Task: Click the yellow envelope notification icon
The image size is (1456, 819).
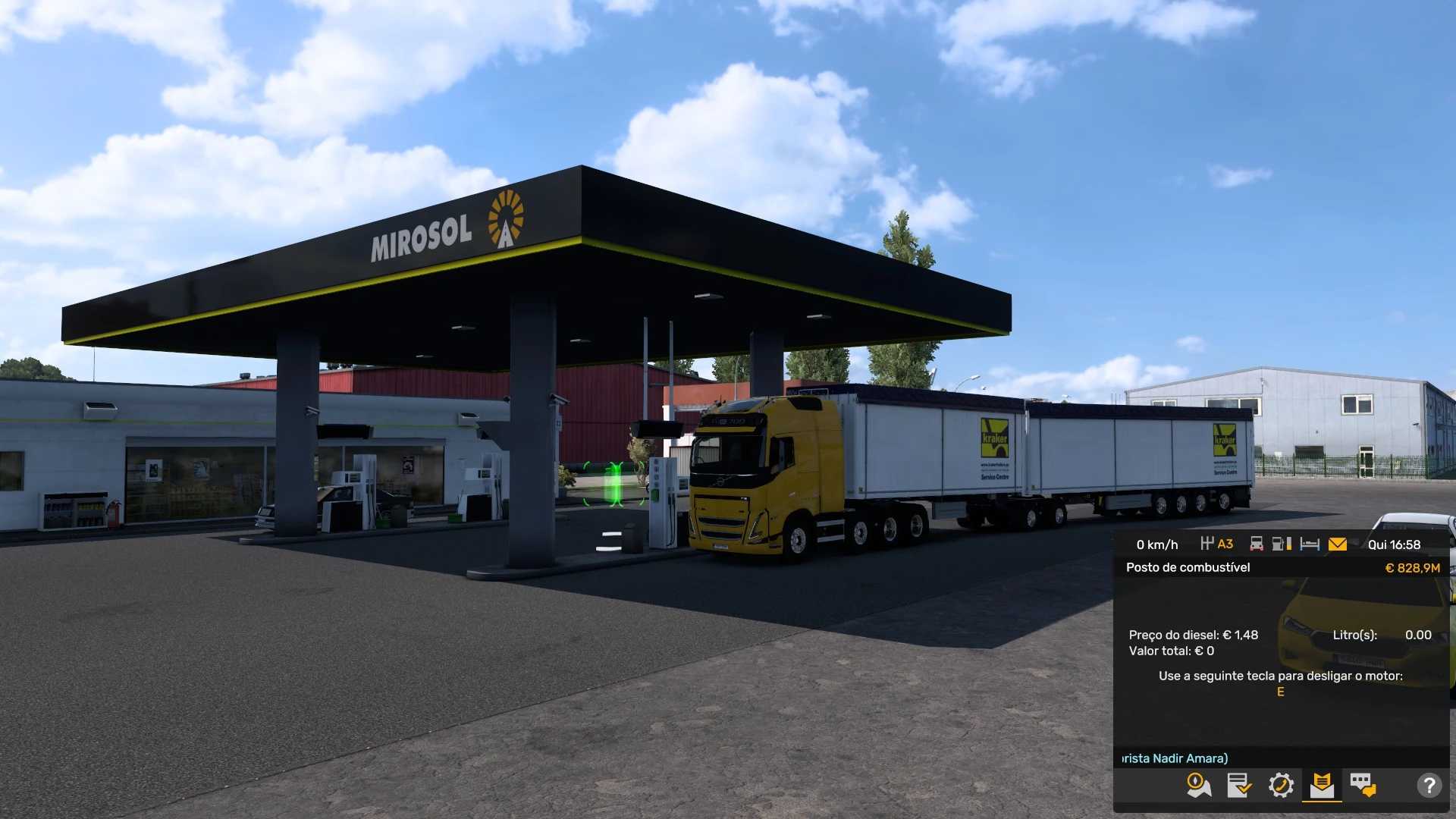Action: click(1338, 544)
